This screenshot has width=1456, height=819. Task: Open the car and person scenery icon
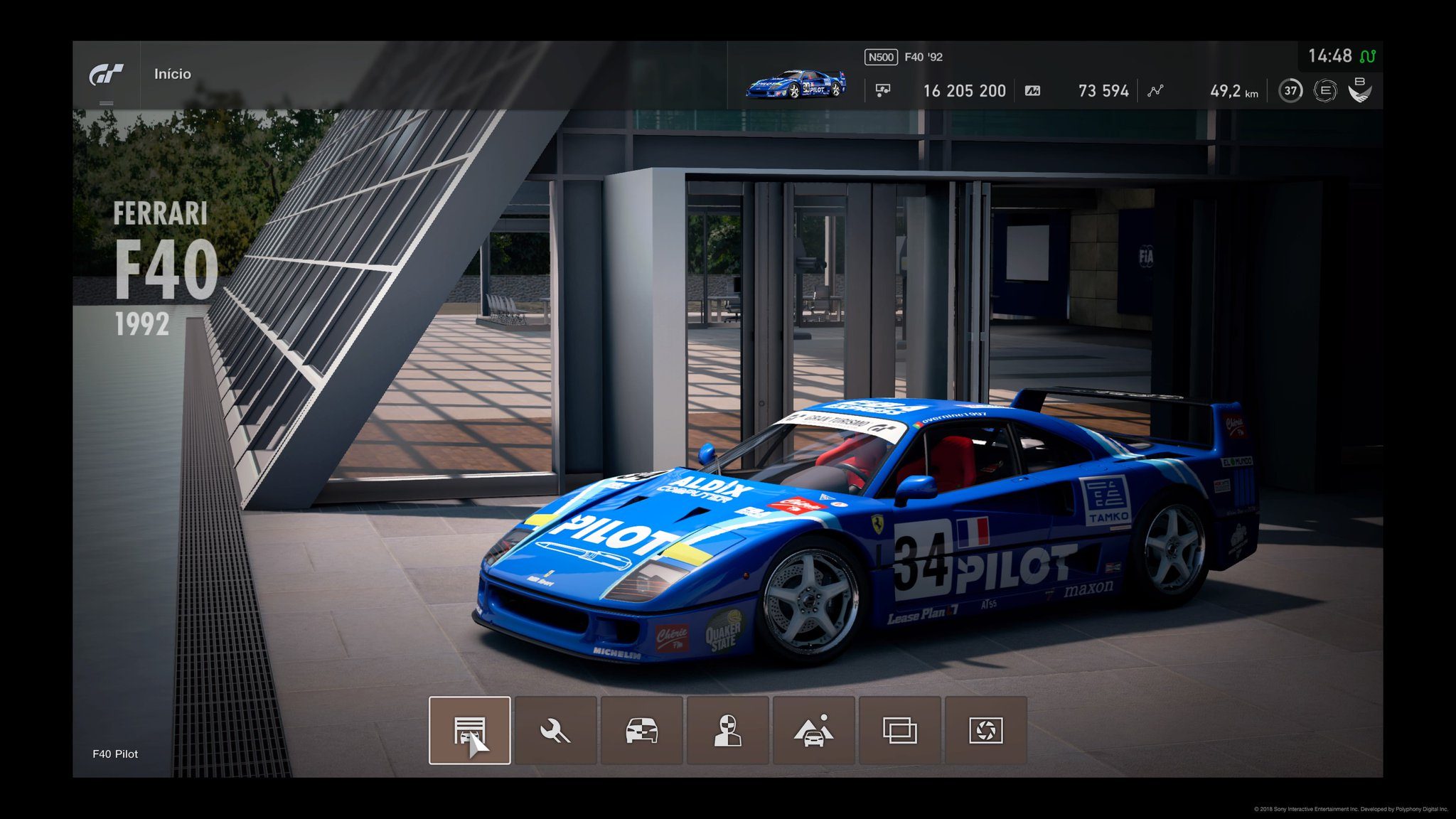813,730
